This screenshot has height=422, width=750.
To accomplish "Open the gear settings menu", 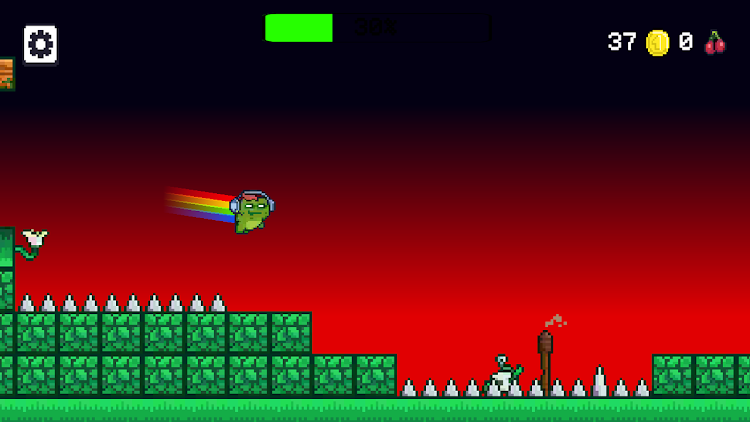I will 40,44.
